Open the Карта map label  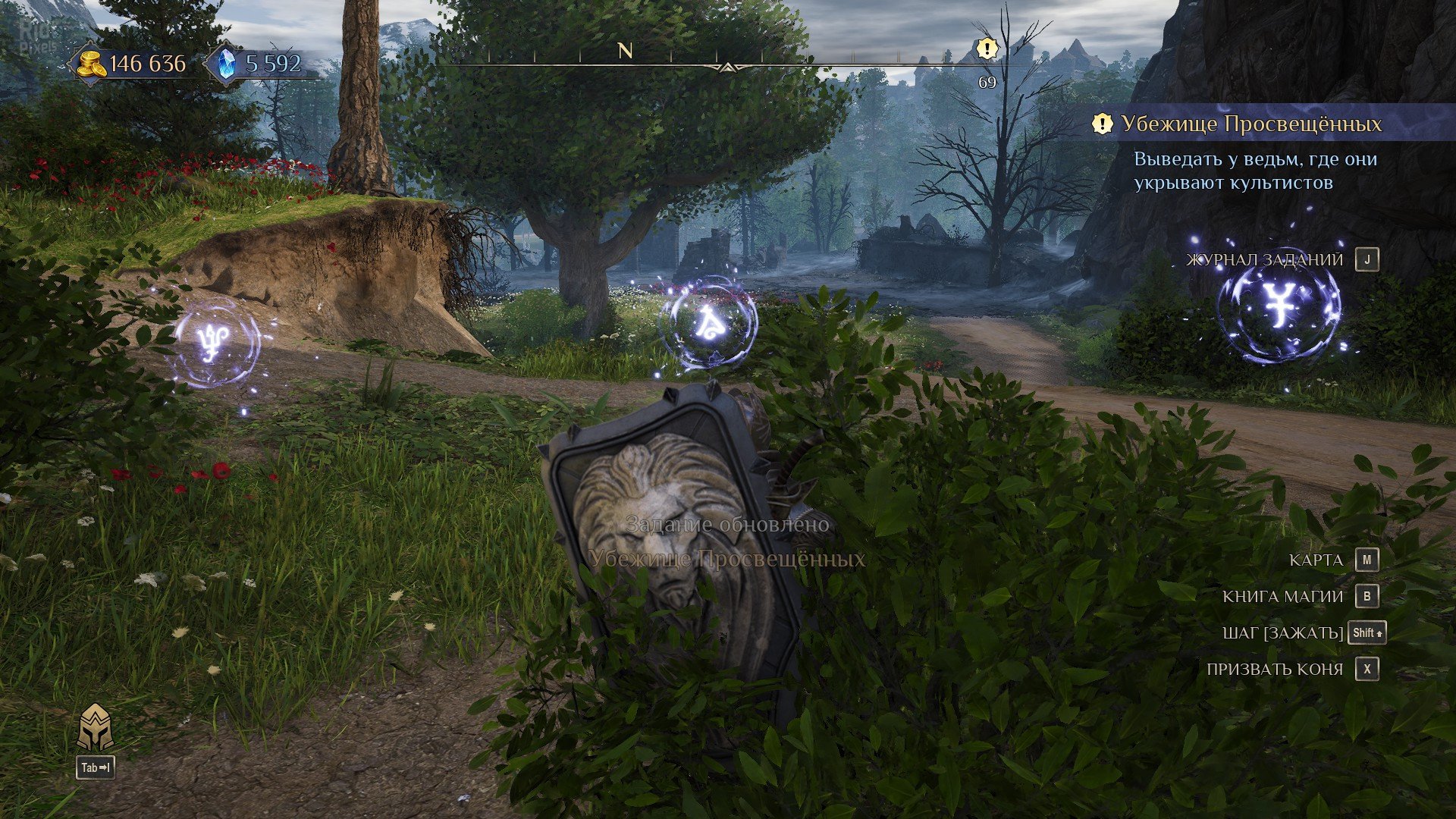pos(1316,560)
